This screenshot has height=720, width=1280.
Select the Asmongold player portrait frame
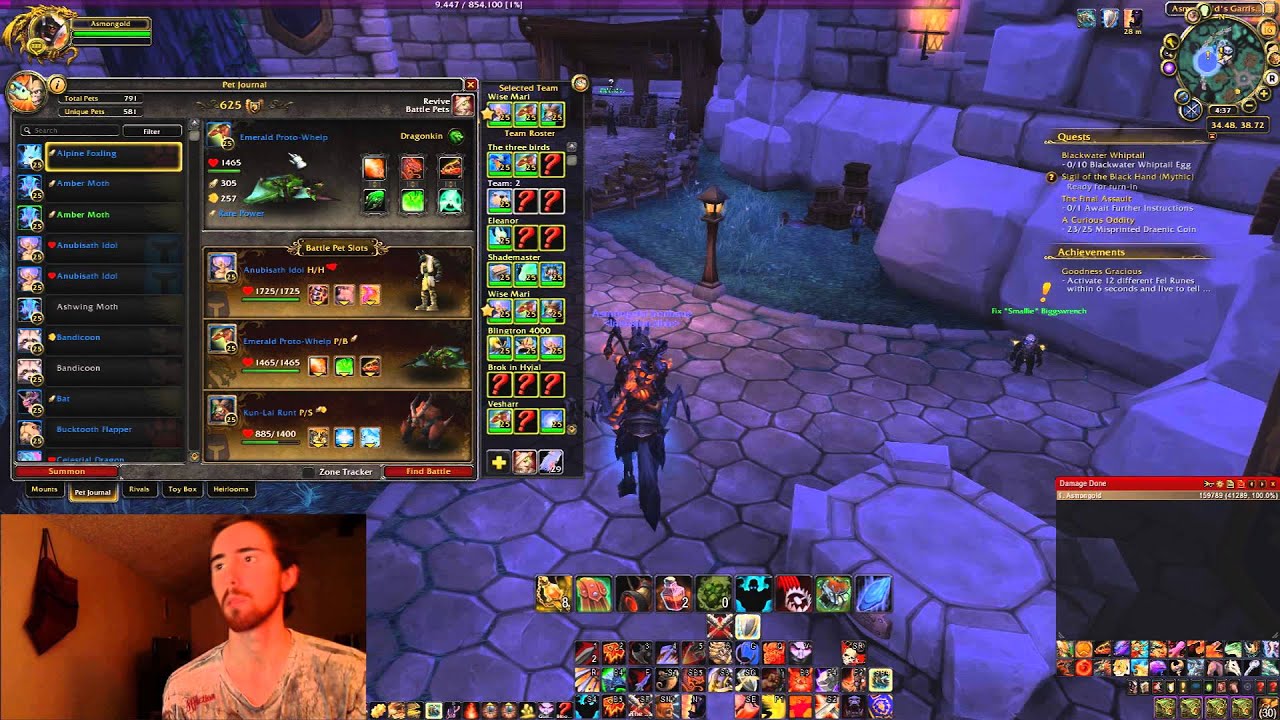click(38, 33)
